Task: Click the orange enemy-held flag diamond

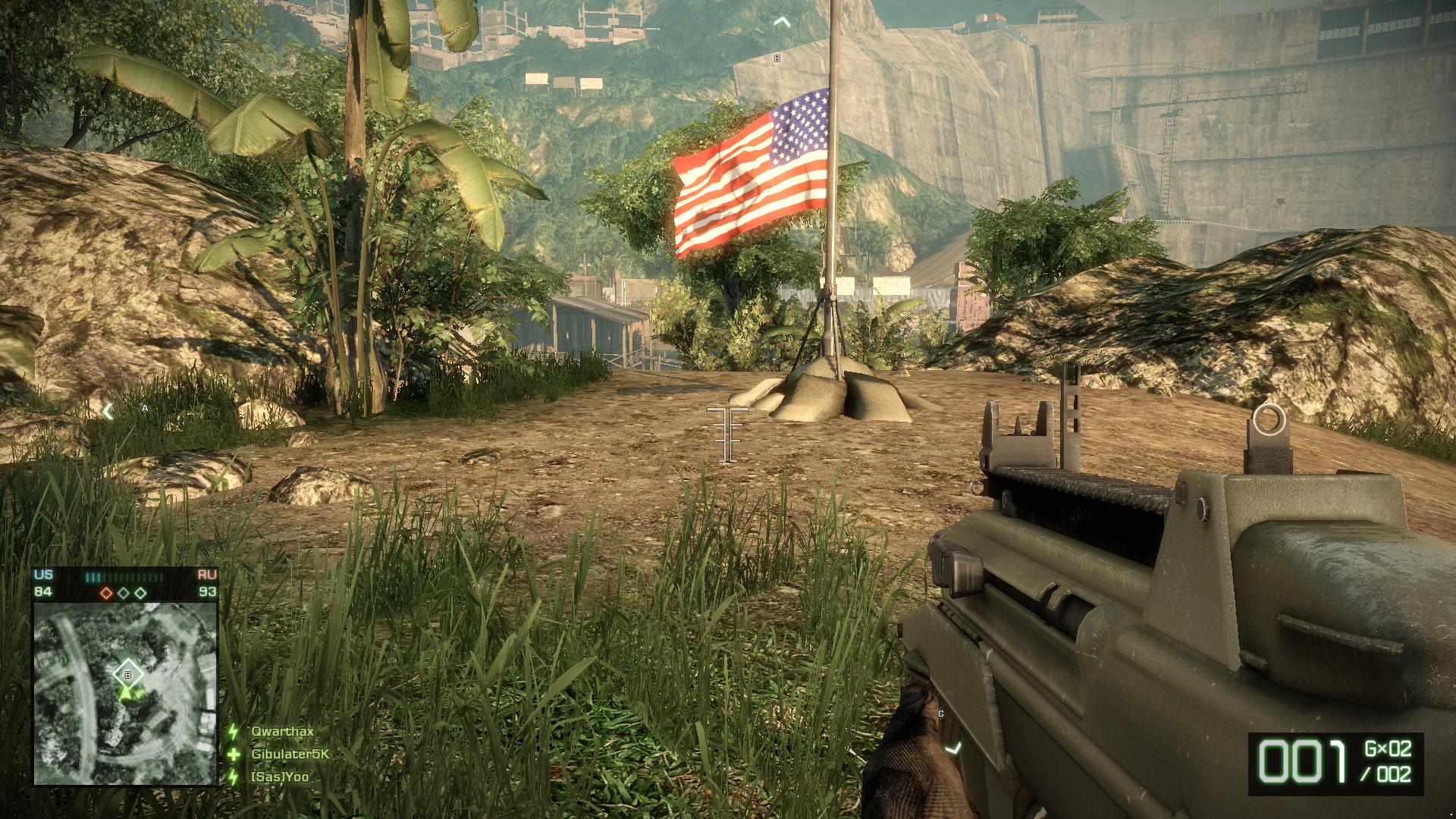Action: [108, 592]
